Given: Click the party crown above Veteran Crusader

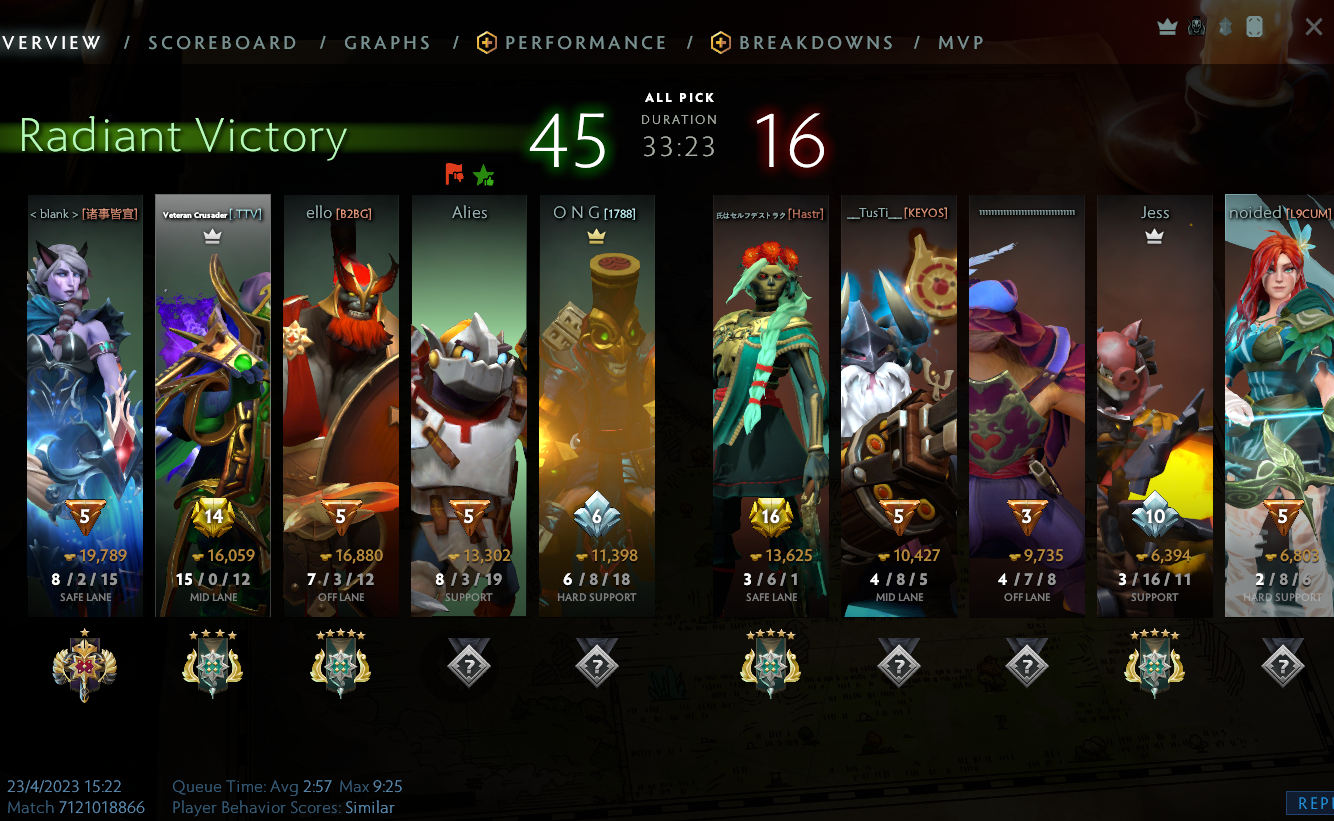Looking at the screenshot, I should click(212, 237).
